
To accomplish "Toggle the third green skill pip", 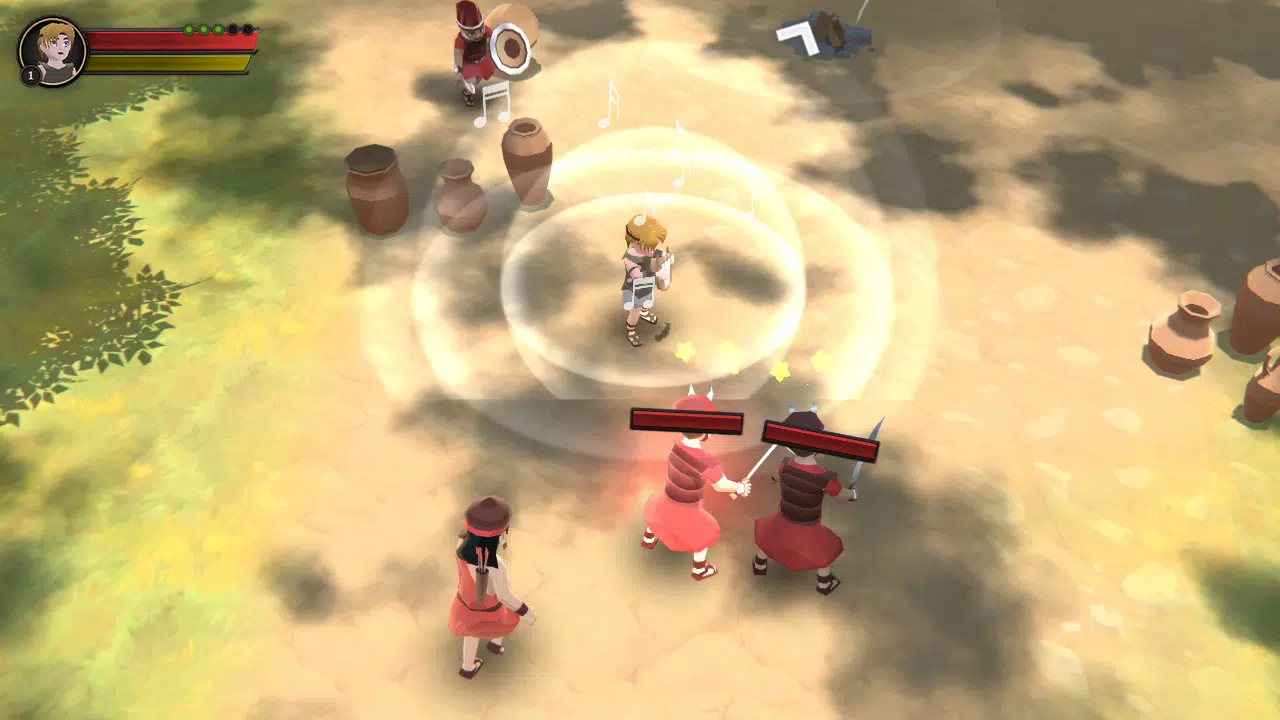I will pyautogui.click(x=218, y=30).
